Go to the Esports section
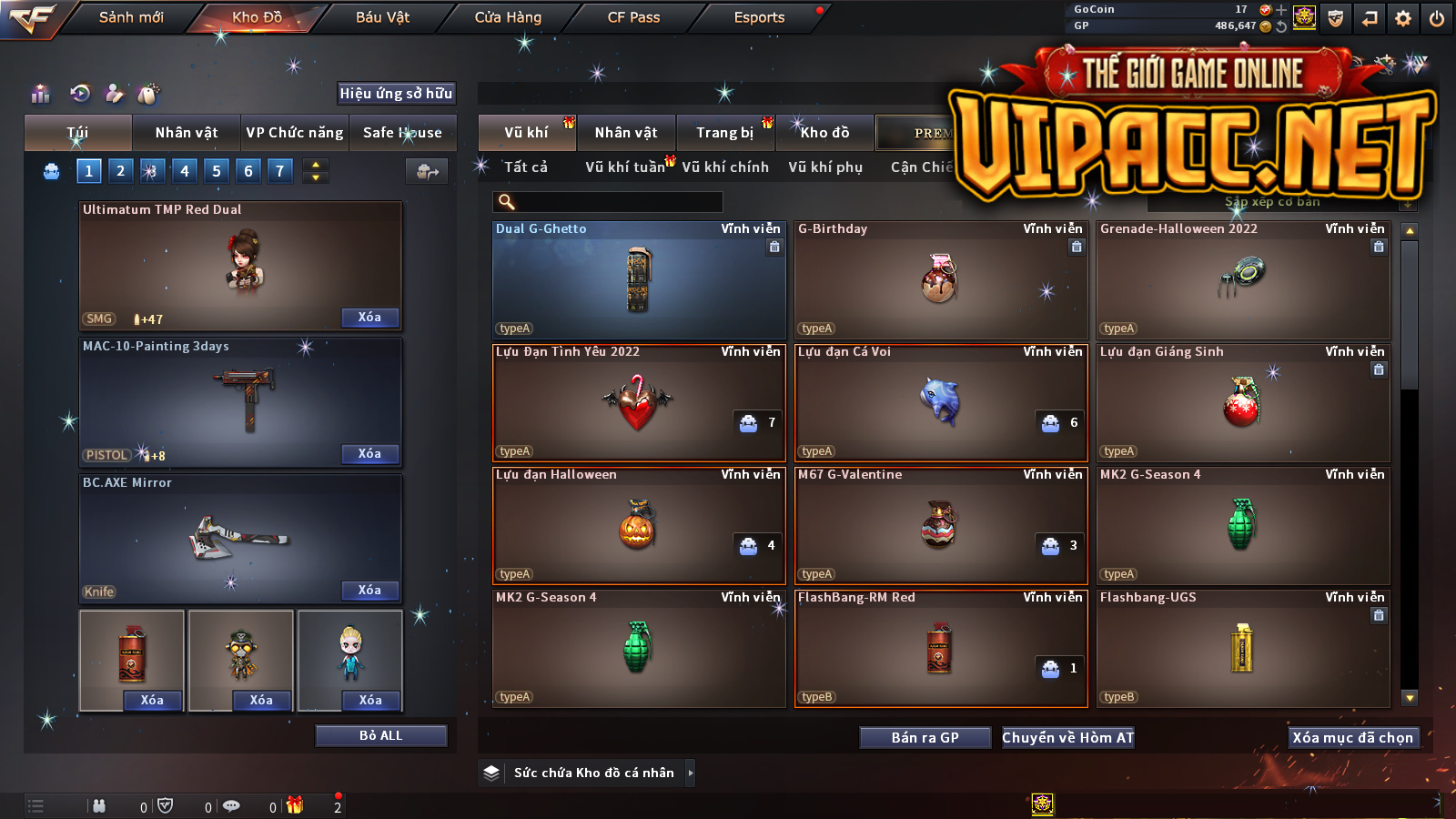 click(759, 17)
